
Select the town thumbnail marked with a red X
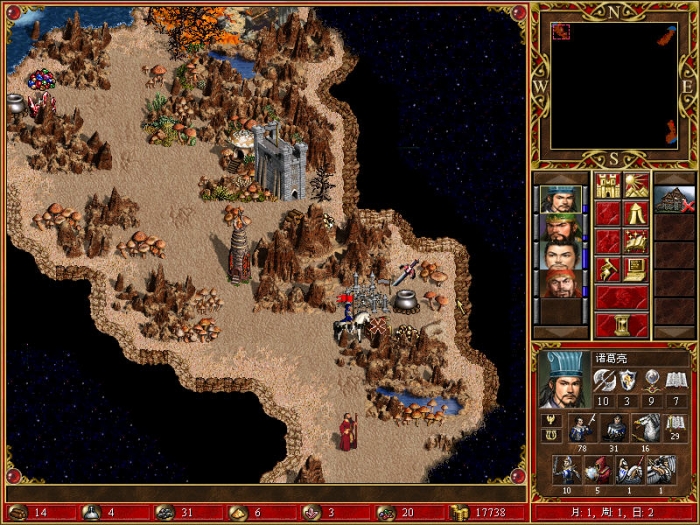673,199
